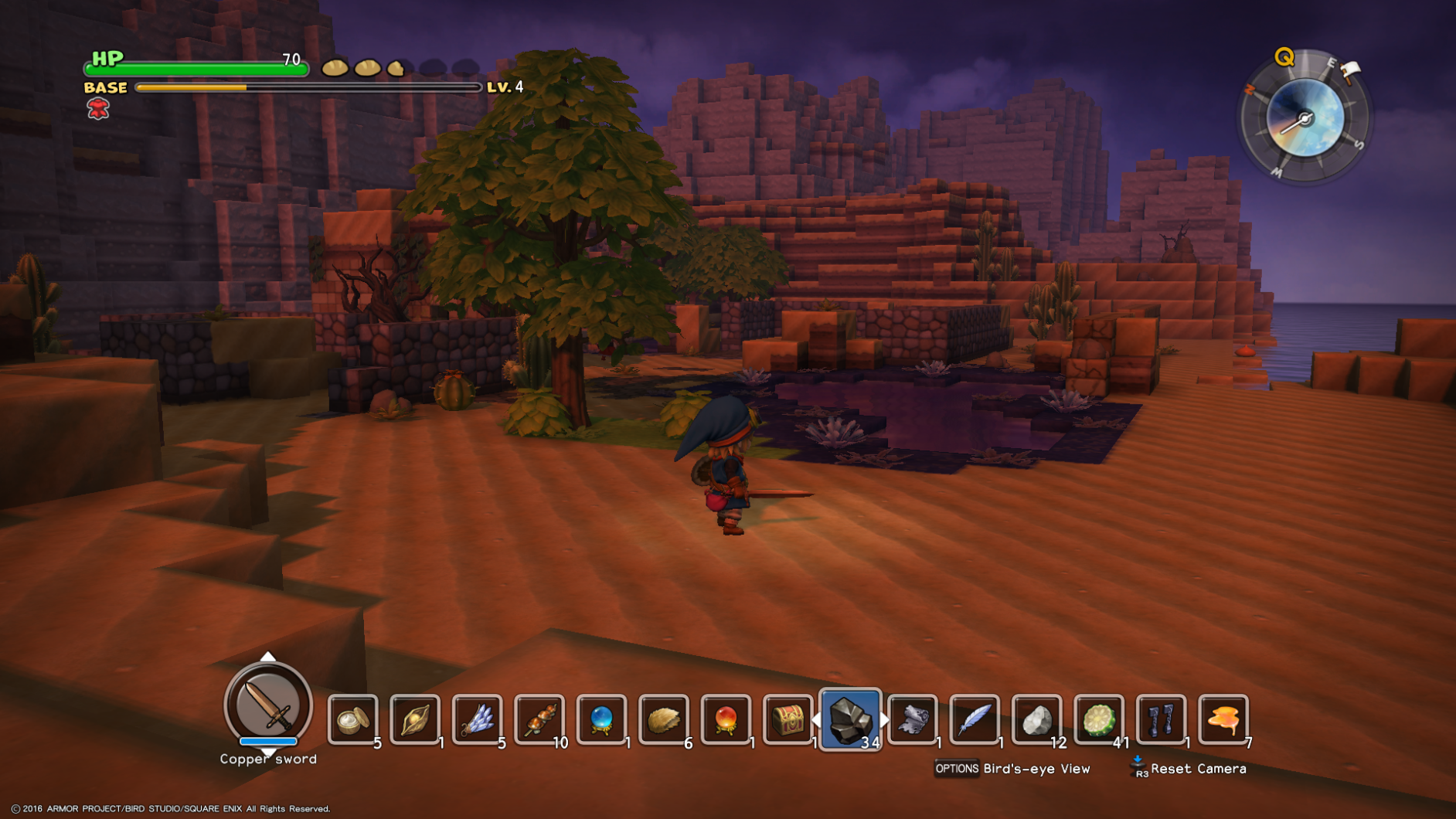Click the Q marker beside the compass
The height and width of the screenshot is (819, 1456).
[x=1283, y=56]
